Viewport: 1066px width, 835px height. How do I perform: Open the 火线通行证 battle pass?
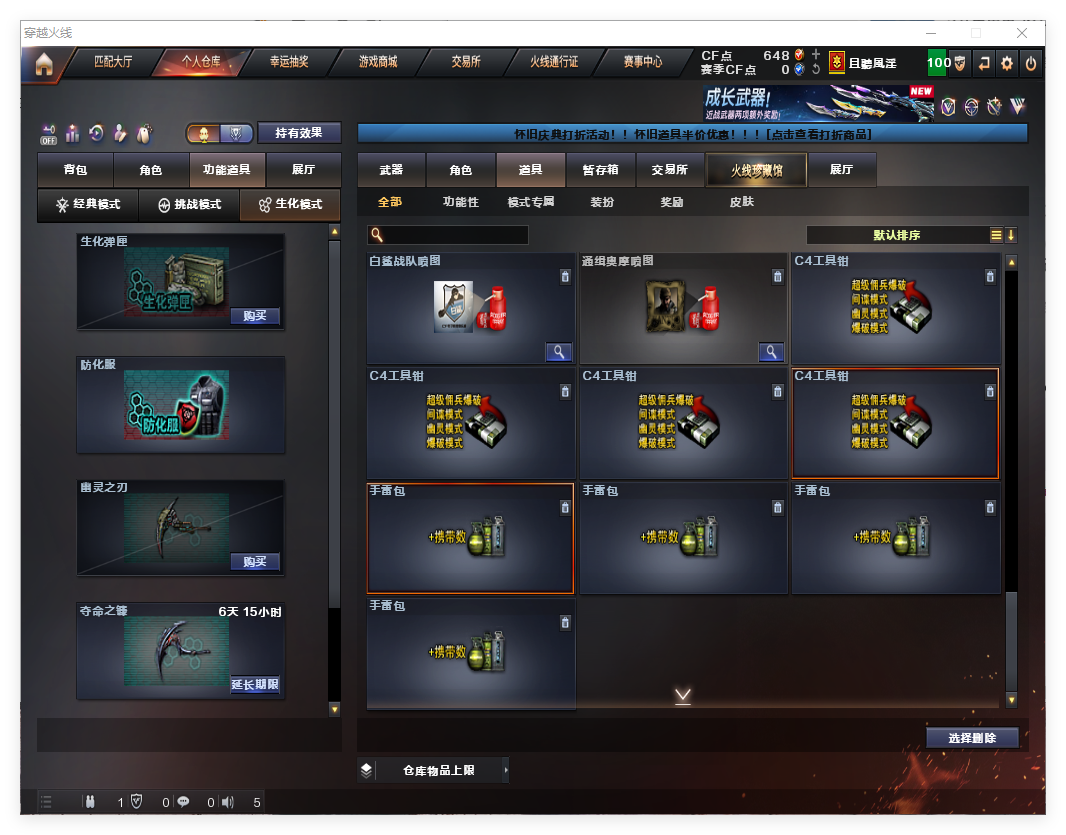pyautogui.click(x=554, y=62)
